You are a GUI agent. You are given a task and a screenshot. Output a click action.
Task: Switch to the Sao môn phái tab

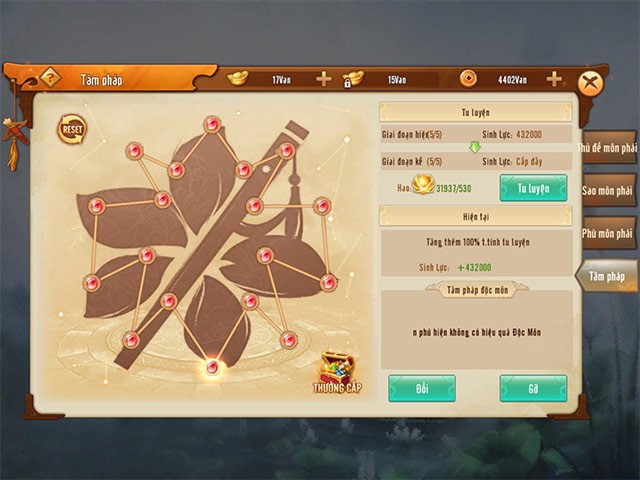(x=608, y=190)
